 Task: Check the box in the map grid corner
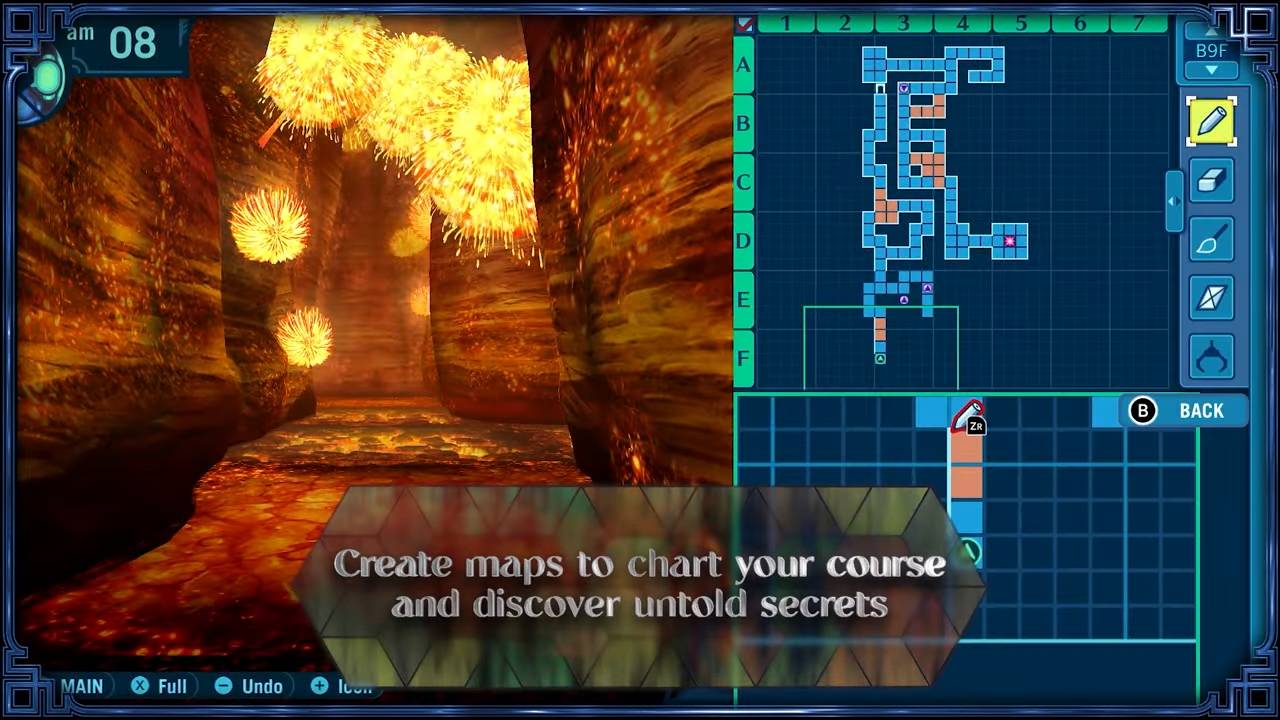click(x=742, y=26)
